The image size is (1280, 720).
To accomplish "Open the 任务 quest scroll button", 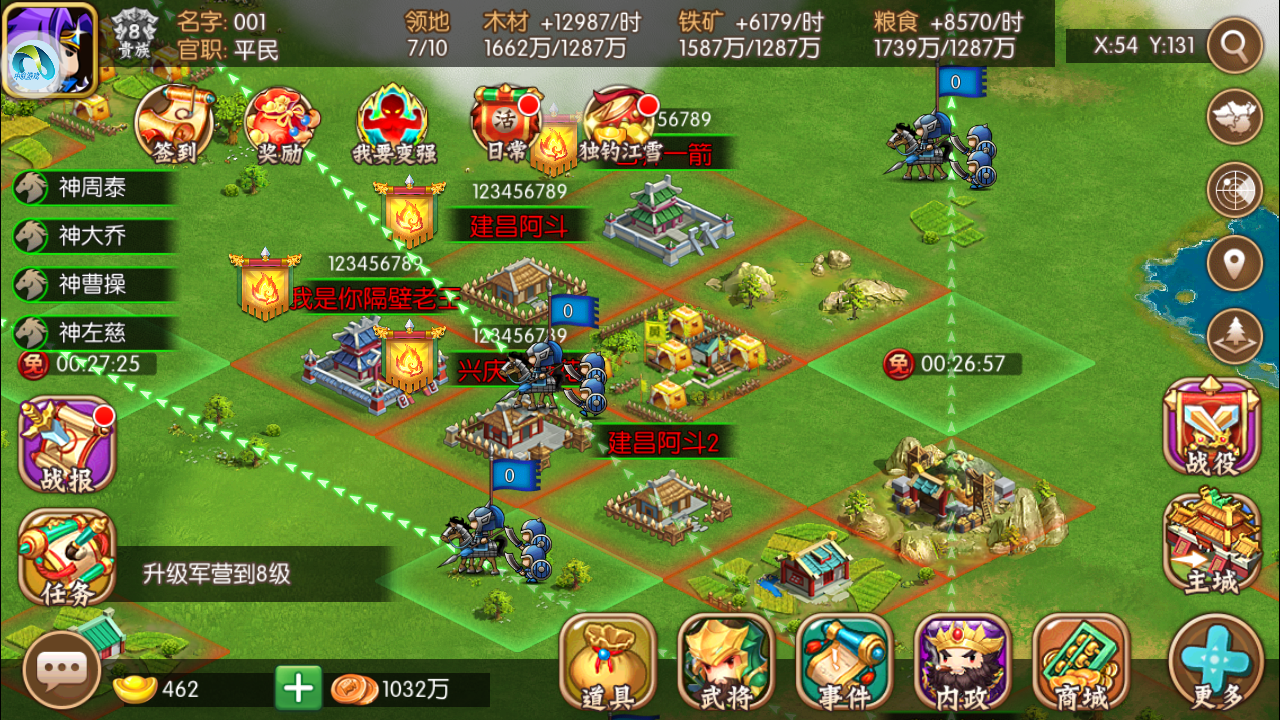I will click(x=67, y=558).
